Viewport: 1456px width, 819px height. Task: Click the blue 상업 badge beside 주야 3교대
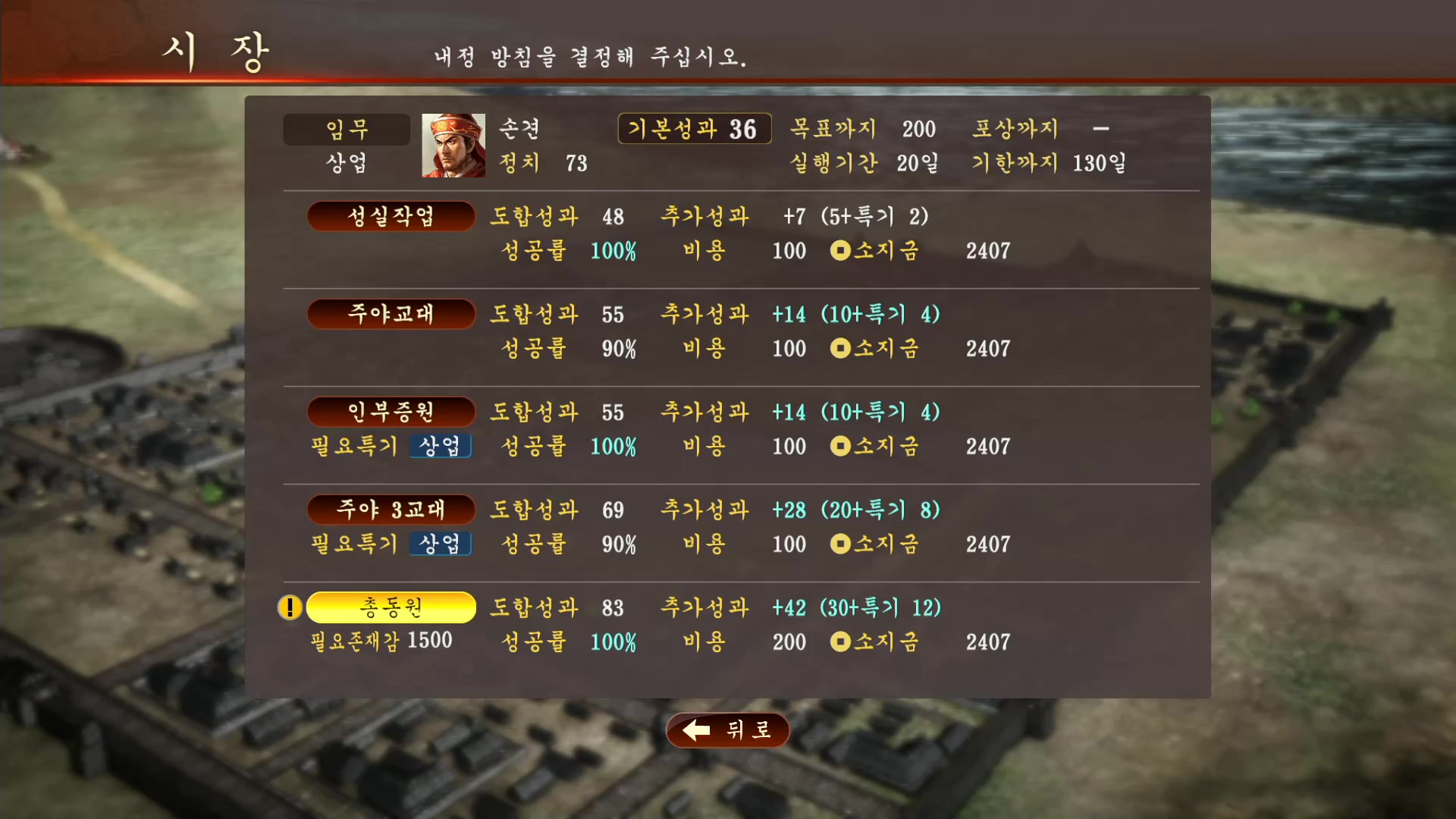click(x=441, y=544)
